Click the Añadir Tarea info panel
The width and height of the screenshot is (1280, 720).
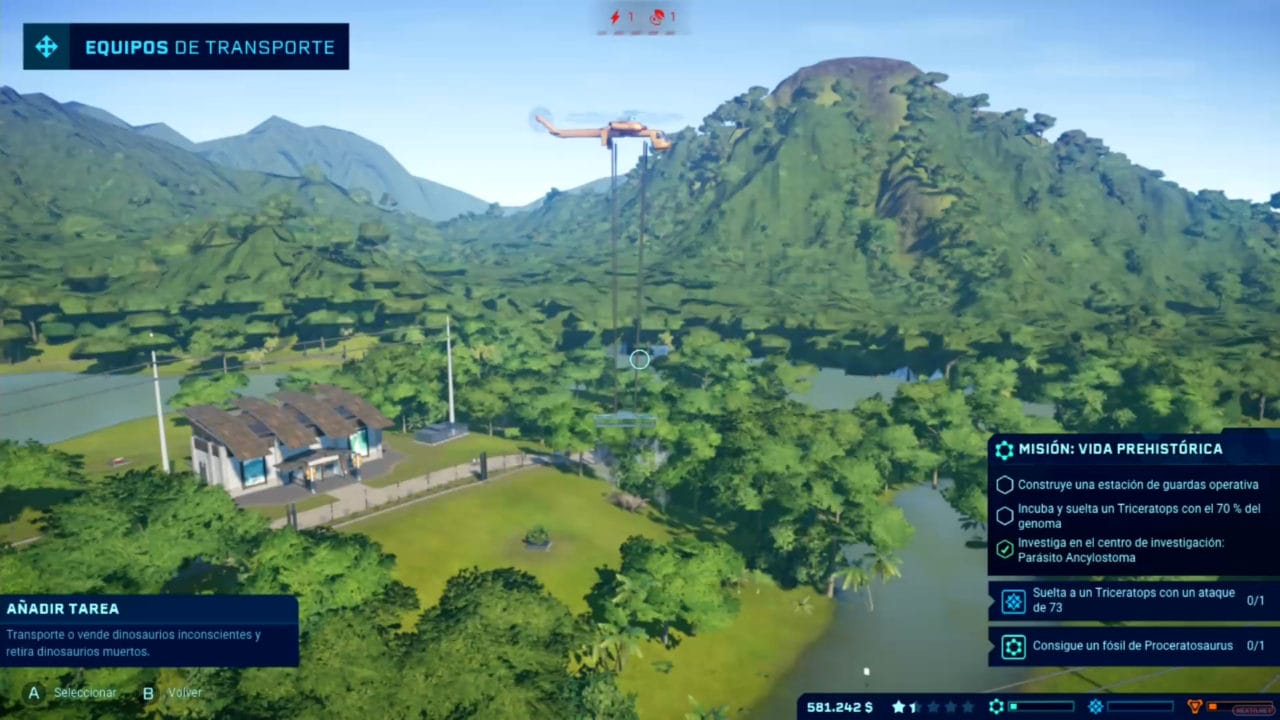pyautogui.click(x=149, y=630)
